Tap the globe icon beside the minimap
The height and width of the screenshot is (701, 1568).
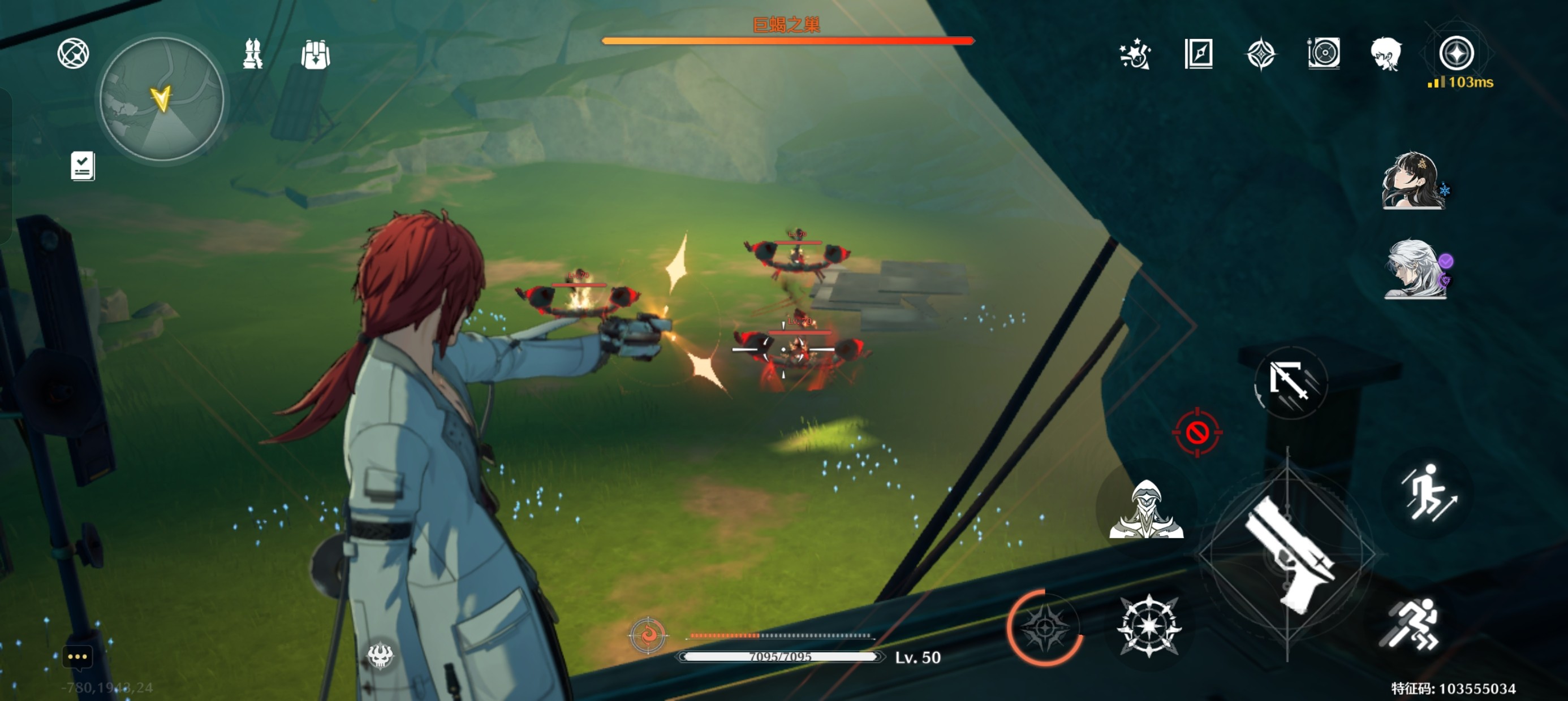tap(73, 54)
